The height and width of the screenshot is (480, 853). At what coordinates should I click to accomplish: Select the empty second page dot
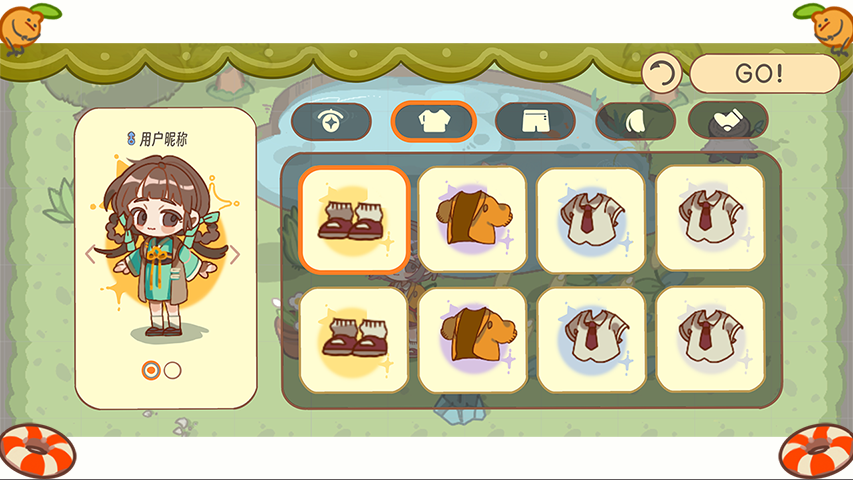[x=173, y=370]
